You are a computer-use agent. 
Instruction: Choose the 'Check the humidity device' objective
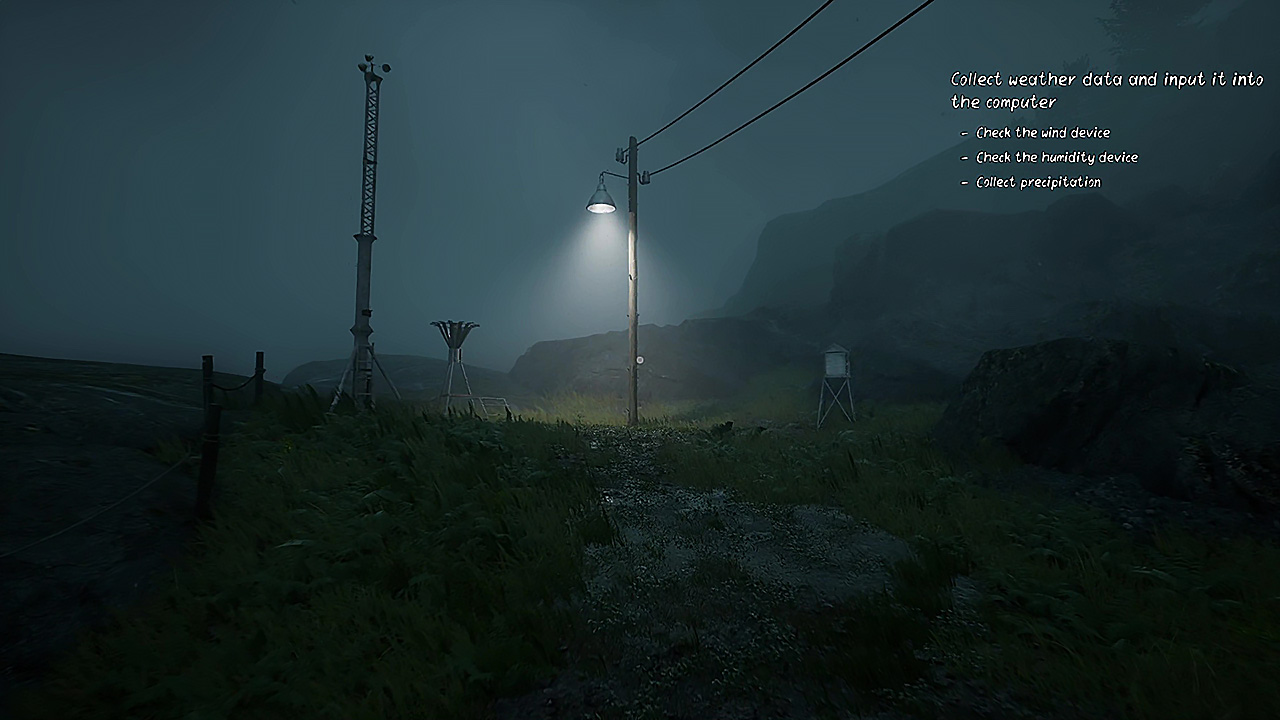pos(1056,158)
